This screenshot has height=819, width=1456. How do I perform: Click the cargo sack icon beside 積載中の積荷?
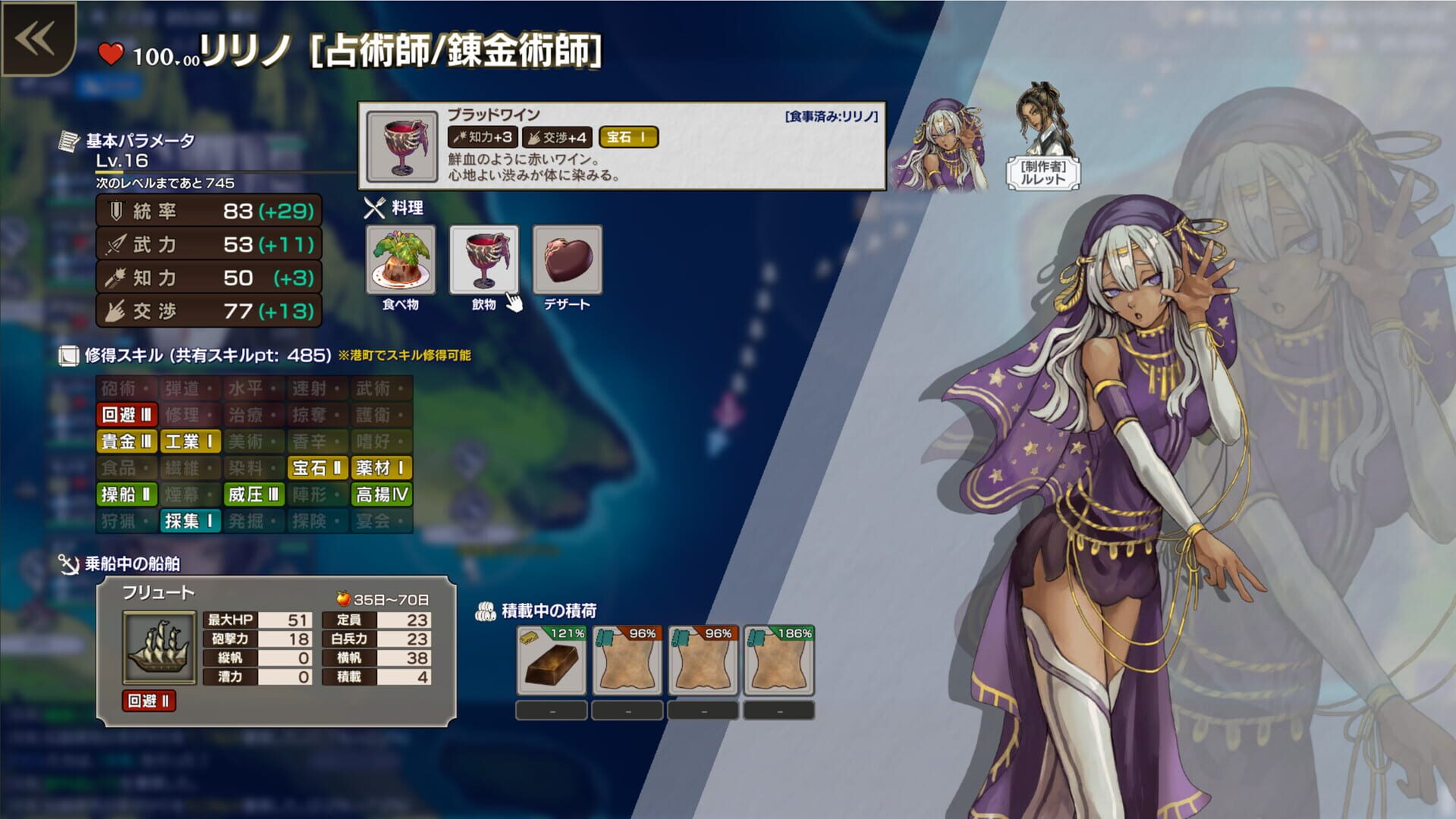coord(486,610)
